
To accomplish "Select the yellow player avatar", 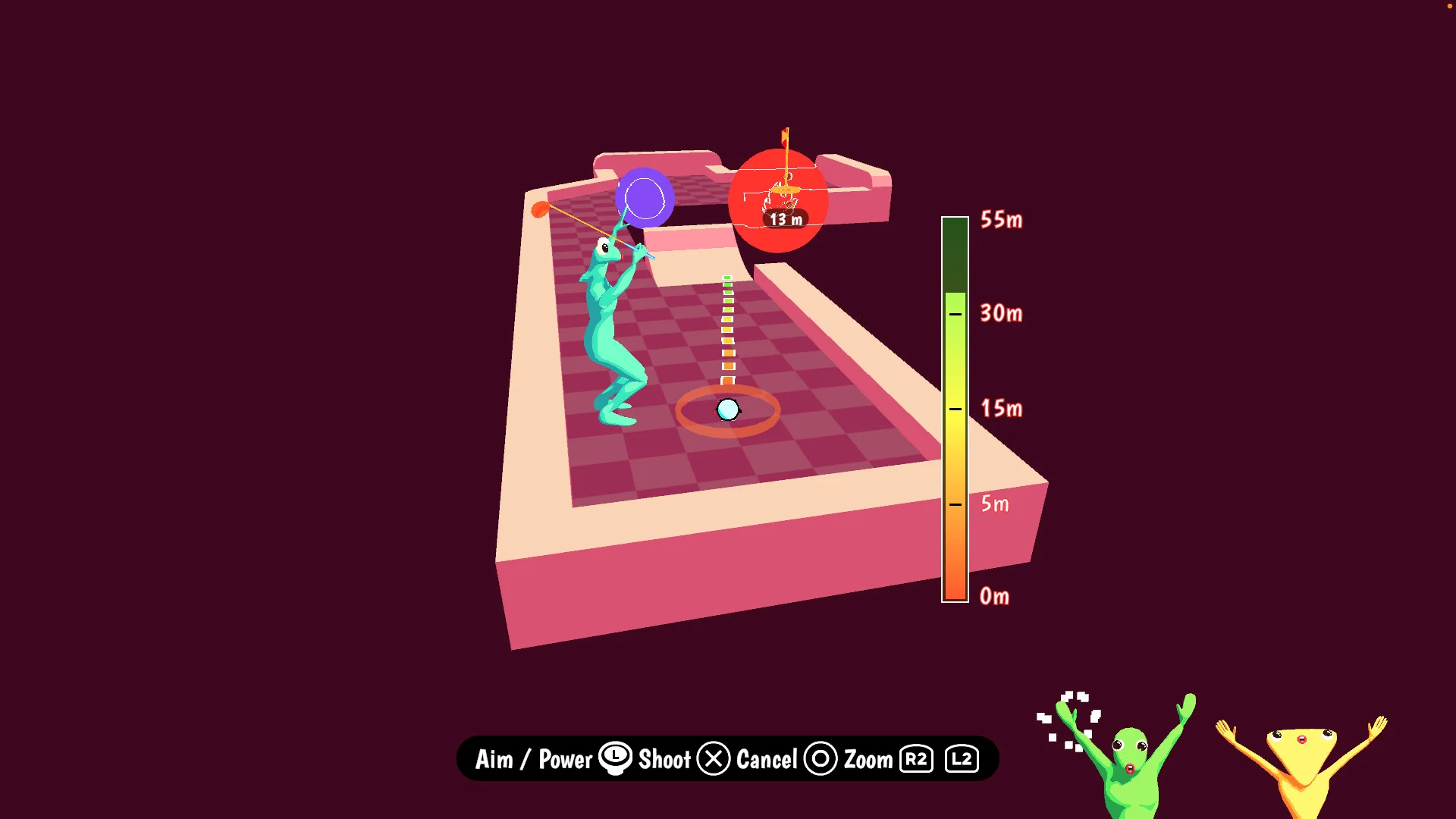I will coord(1301,766).
